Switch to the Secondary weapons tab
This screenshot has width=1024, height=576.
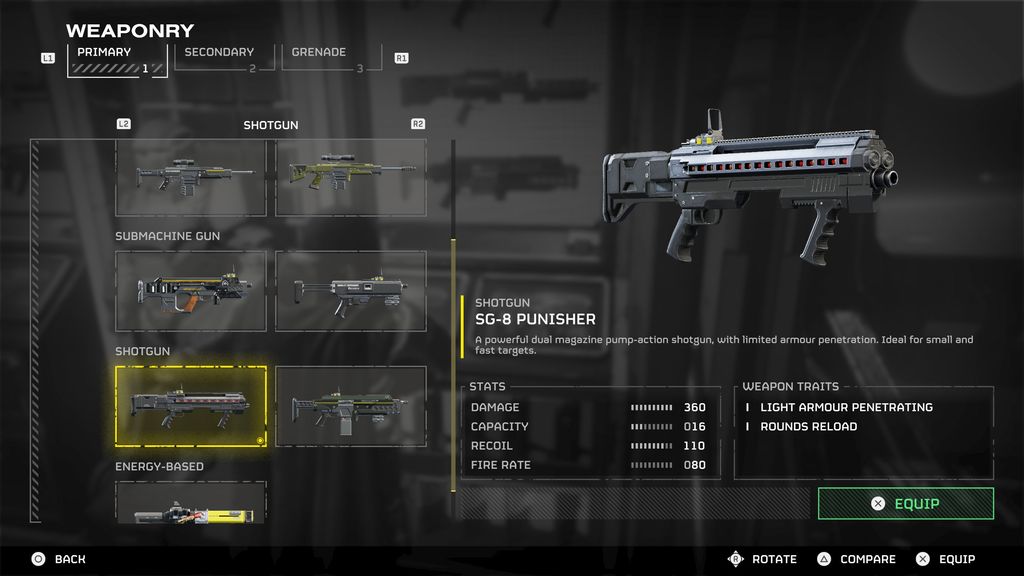coord(218,57)
